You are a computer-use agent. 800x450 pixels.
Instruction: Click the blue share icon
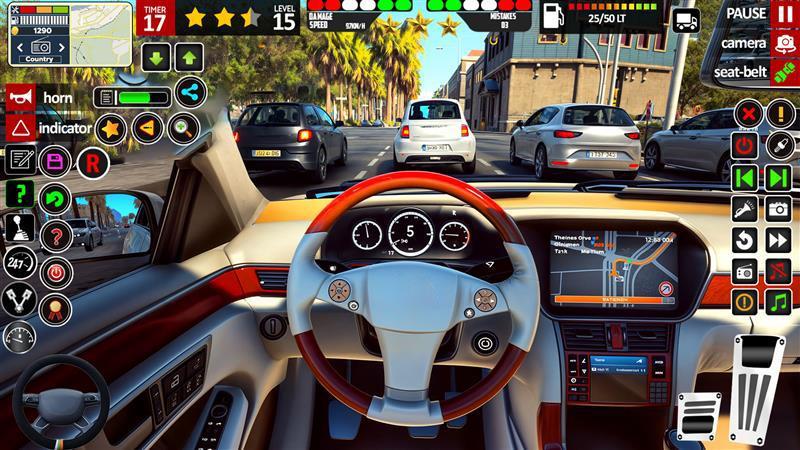[189, 92]
